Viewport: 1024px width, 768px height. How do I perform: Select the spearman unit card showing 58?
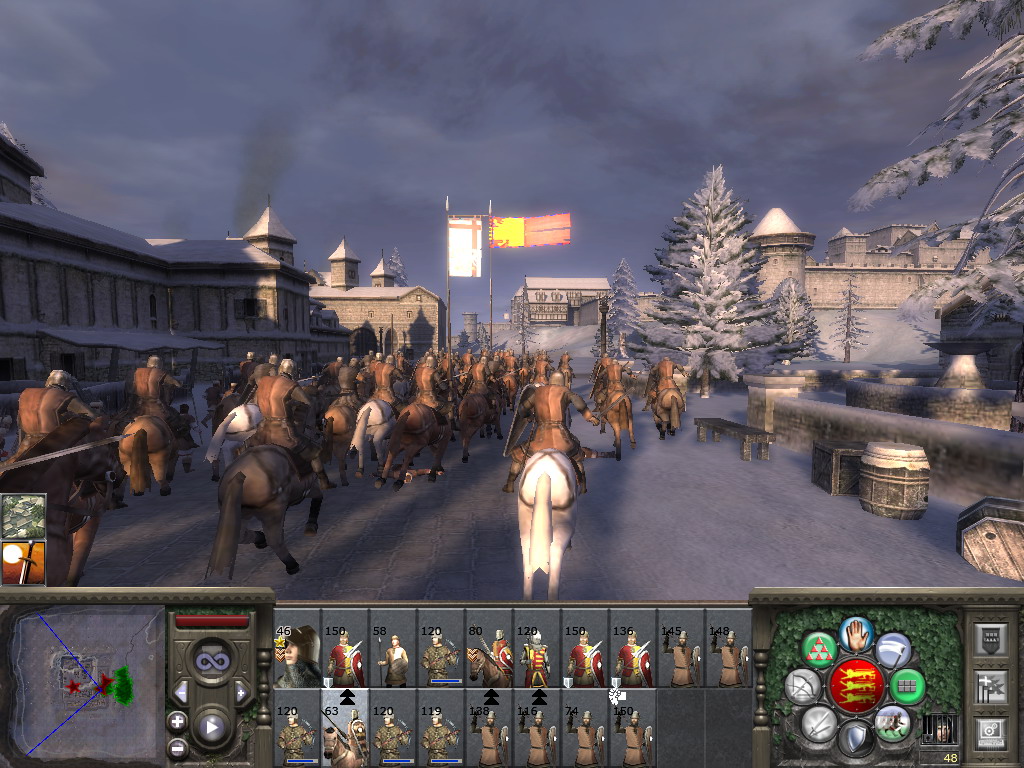(x=393, y=658)
